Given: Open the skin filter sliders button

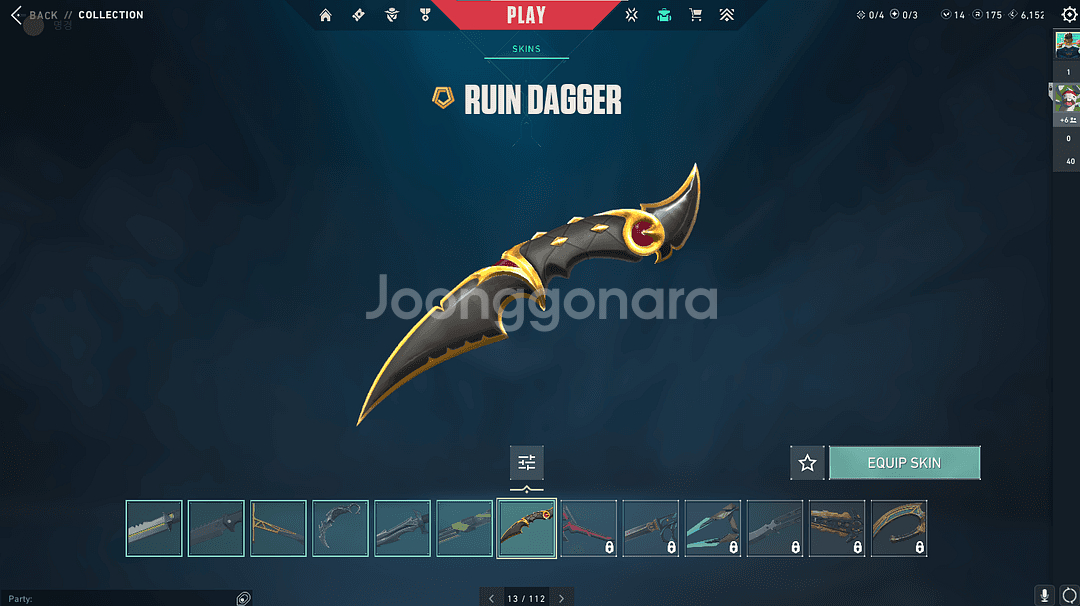Looking at the screenshot, I should click(526, 462).
